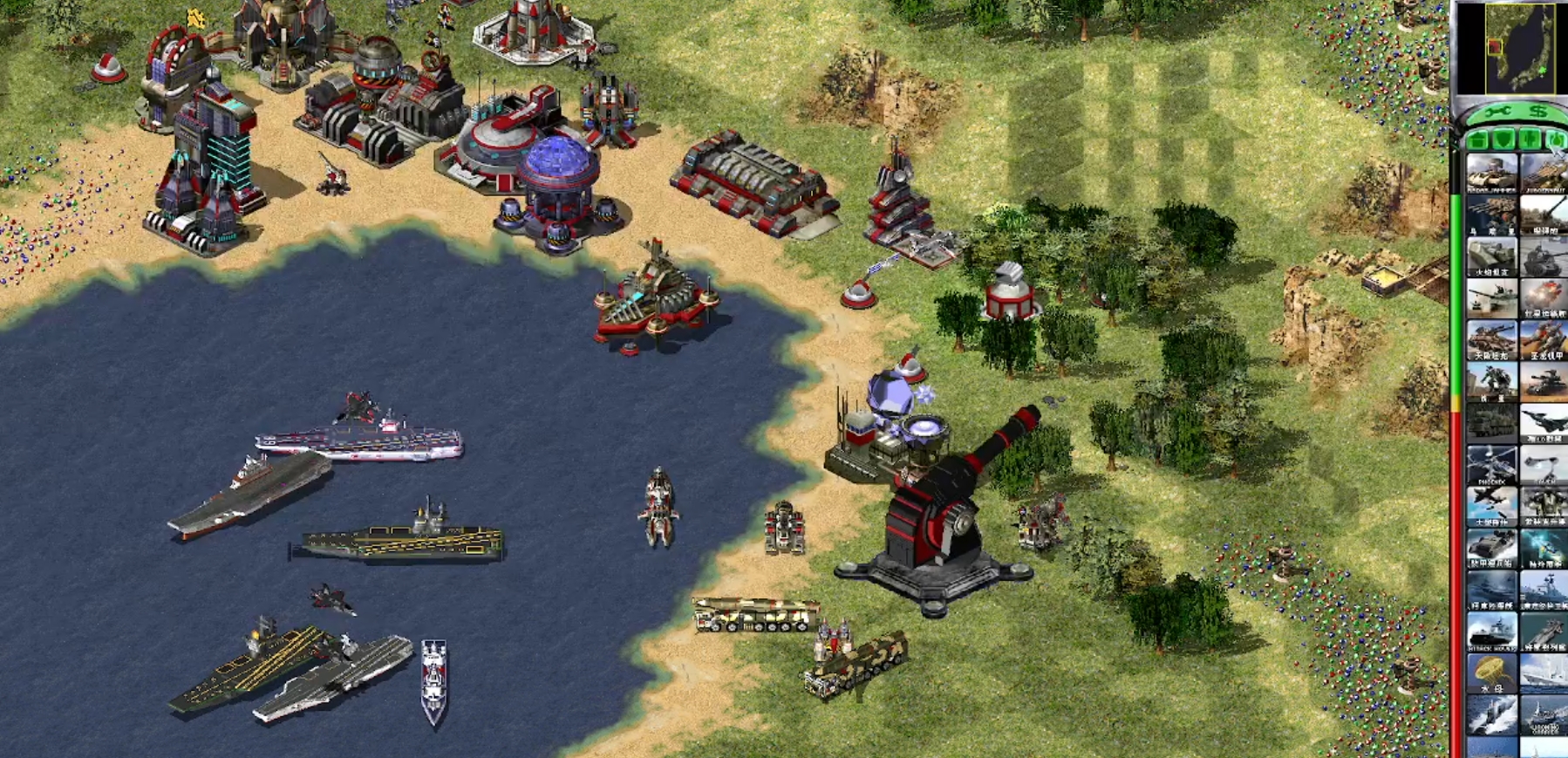The image size is (1568, 758).
Task: Switch to the infantry production tab
Action: click(x=1530, y=140)
